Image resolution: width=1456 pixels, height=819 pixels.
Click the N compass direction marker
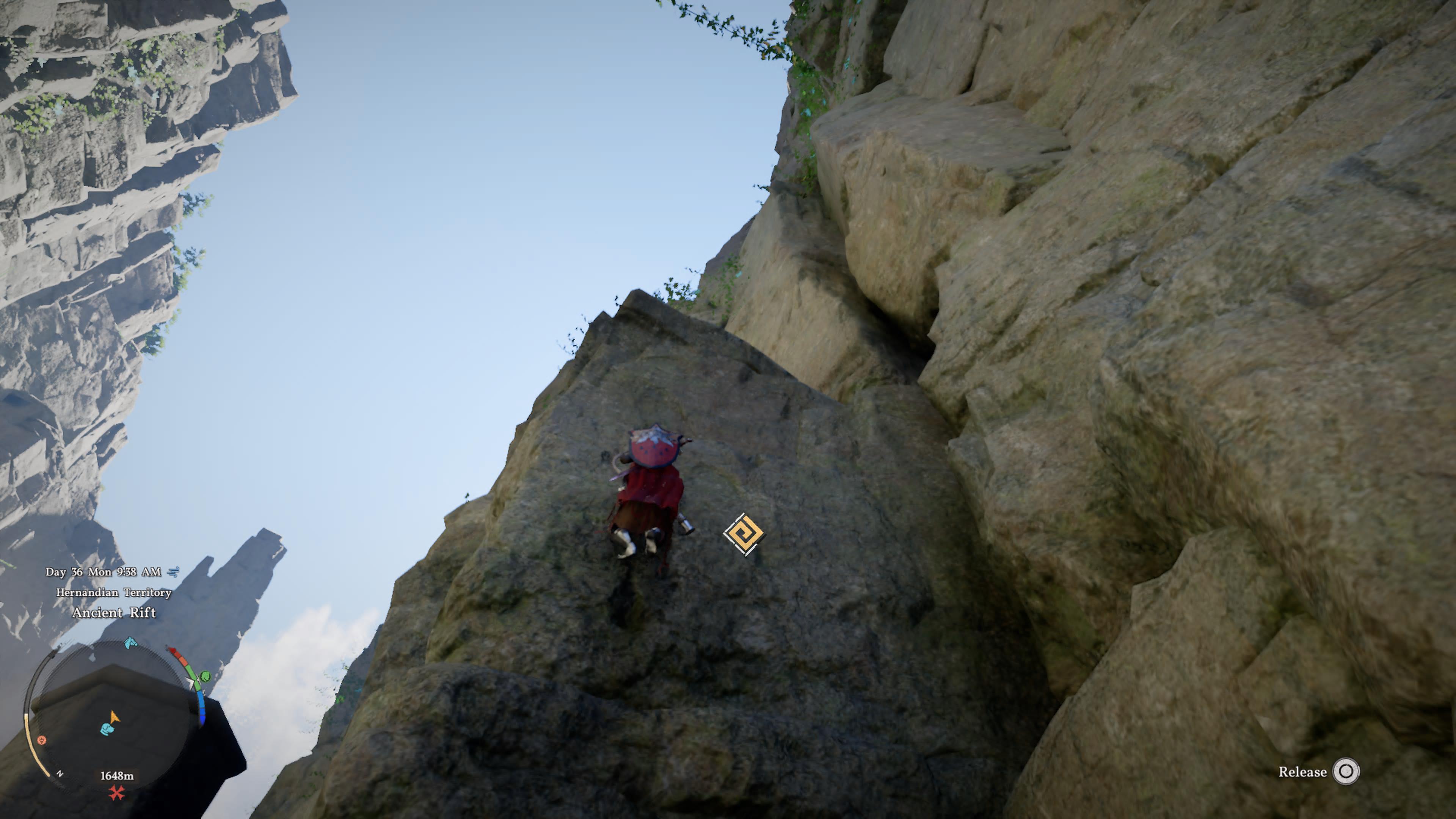click(60, 774)
